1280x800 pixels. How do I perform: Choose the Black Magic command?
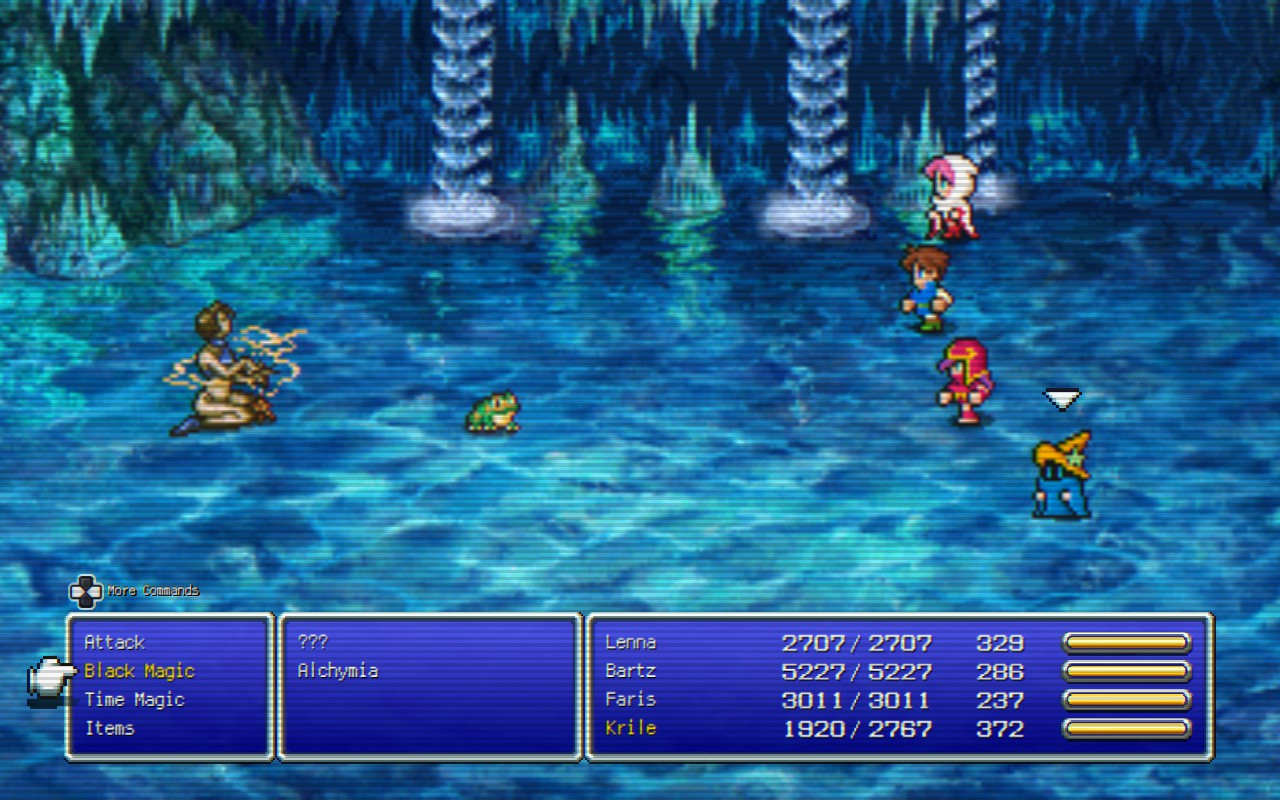point(139,671)
